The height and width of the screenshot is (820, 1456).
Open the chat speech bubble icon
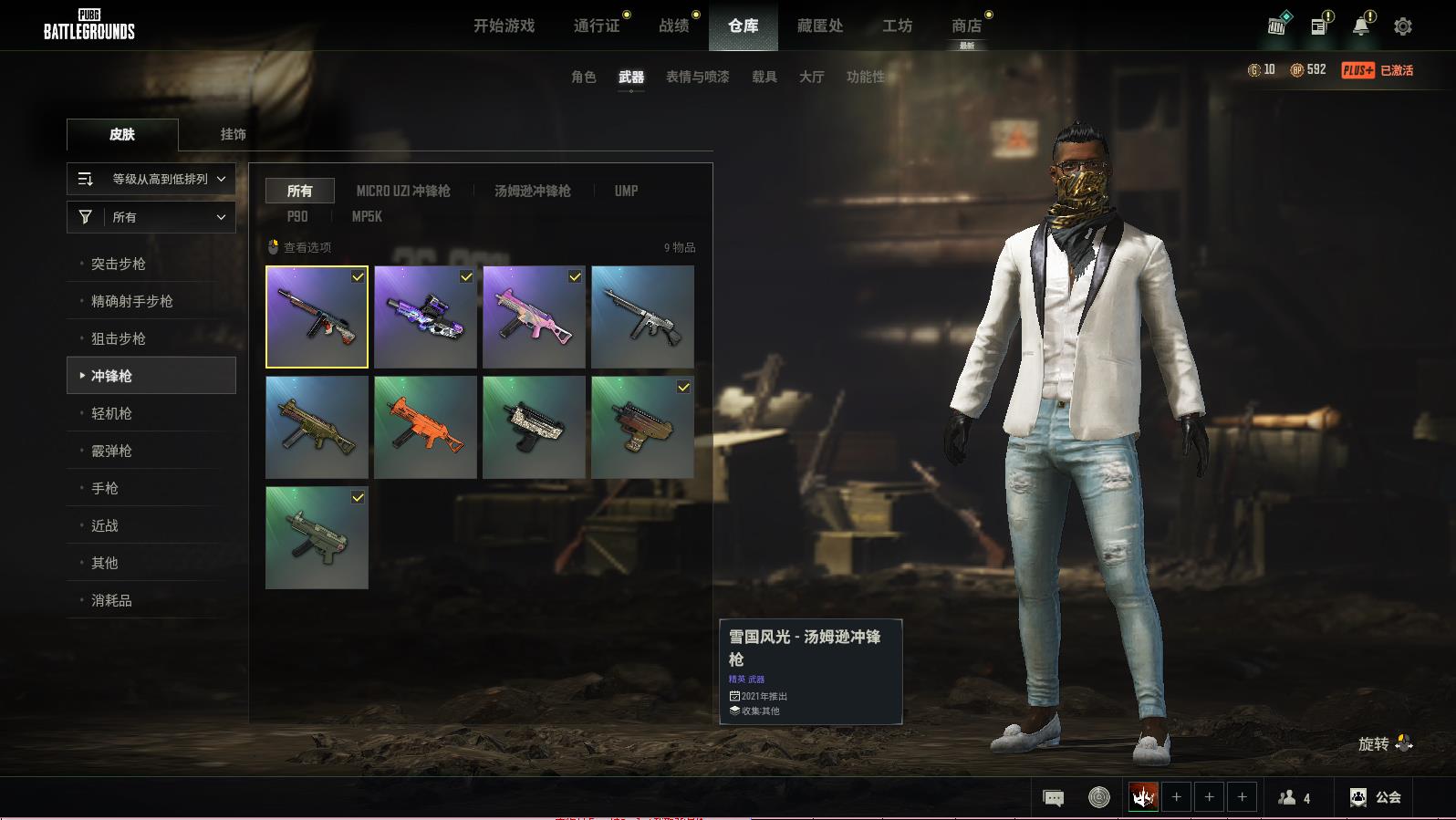pos(1053,798)
